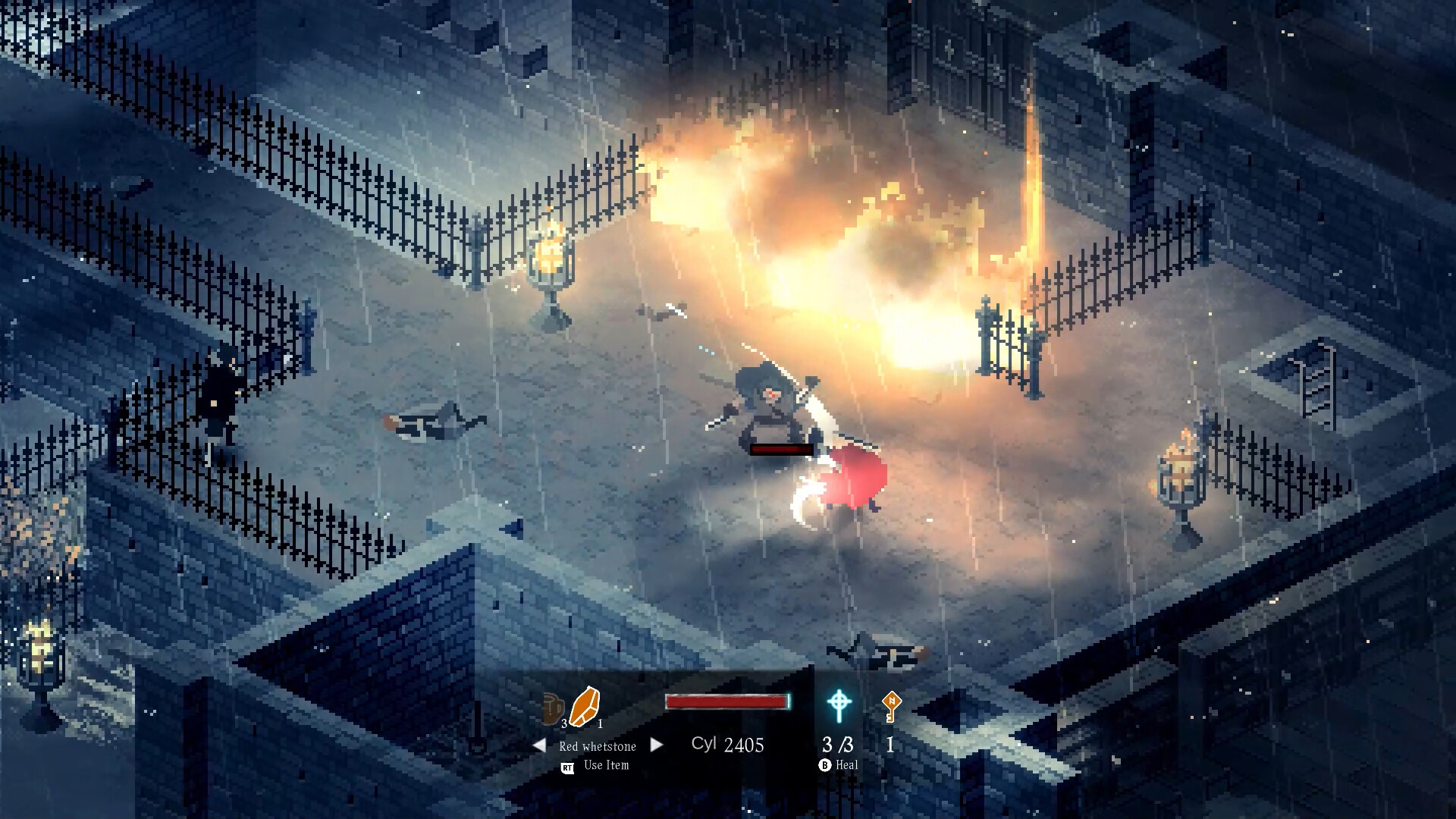Click the mug consumable icon showing 3
This screenshot has width=1456, height=819.
tap(551, 708)
